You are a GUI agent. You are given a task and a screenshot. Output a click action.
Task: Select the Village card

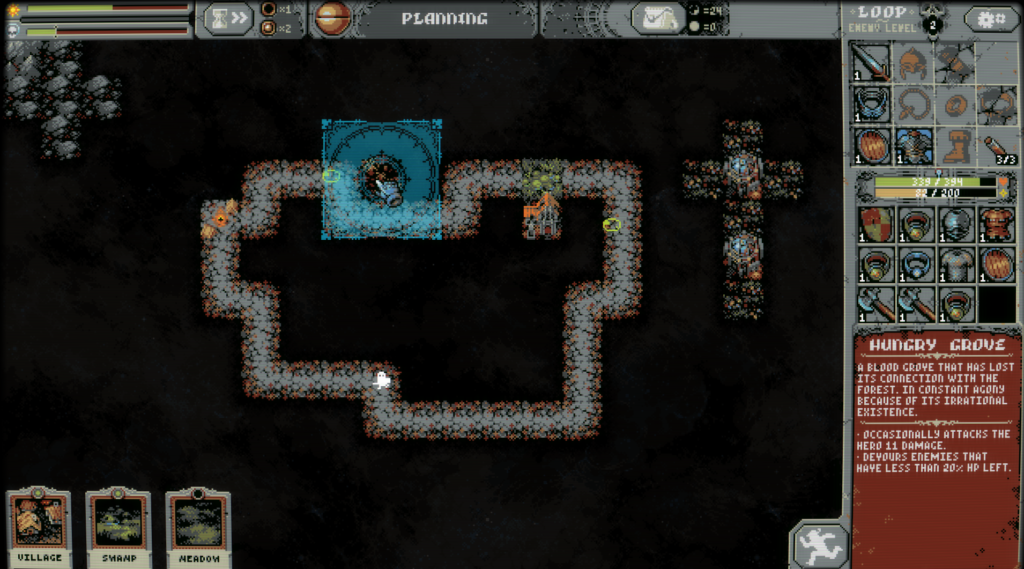39,524
